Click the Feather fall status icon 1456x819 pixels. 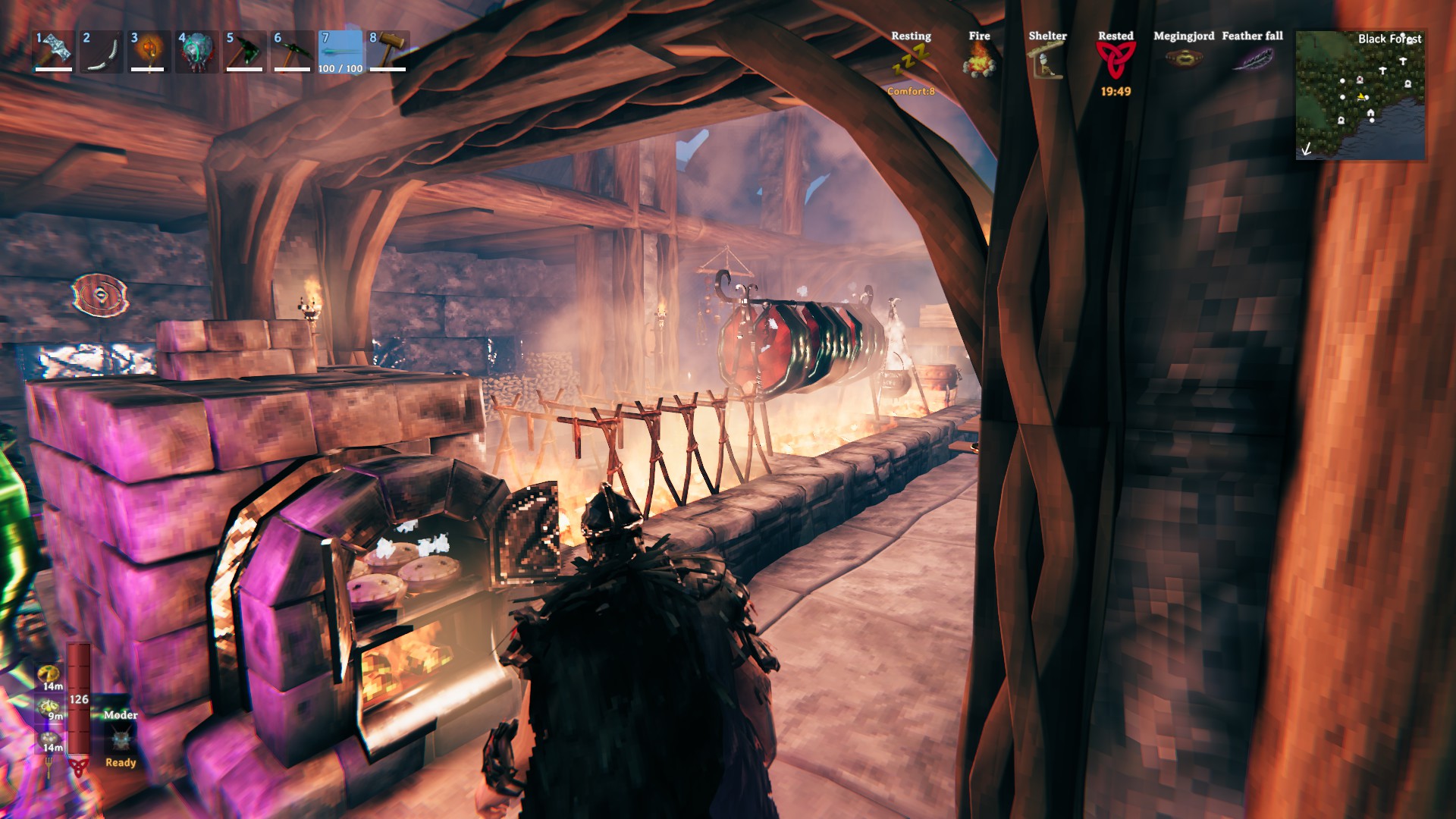coord(1252,59)
